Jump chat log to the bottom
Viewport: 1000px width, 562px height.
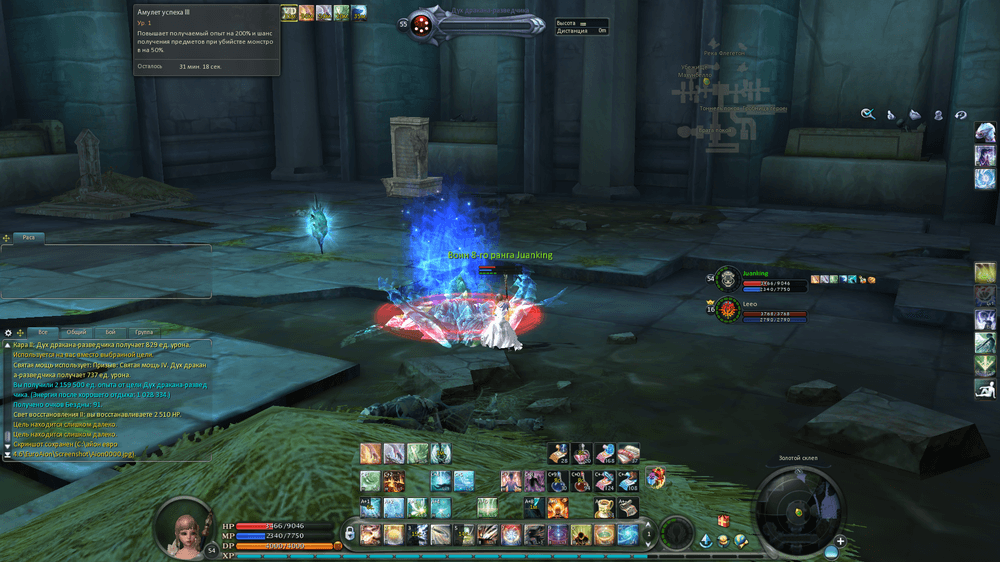(8, 455)
